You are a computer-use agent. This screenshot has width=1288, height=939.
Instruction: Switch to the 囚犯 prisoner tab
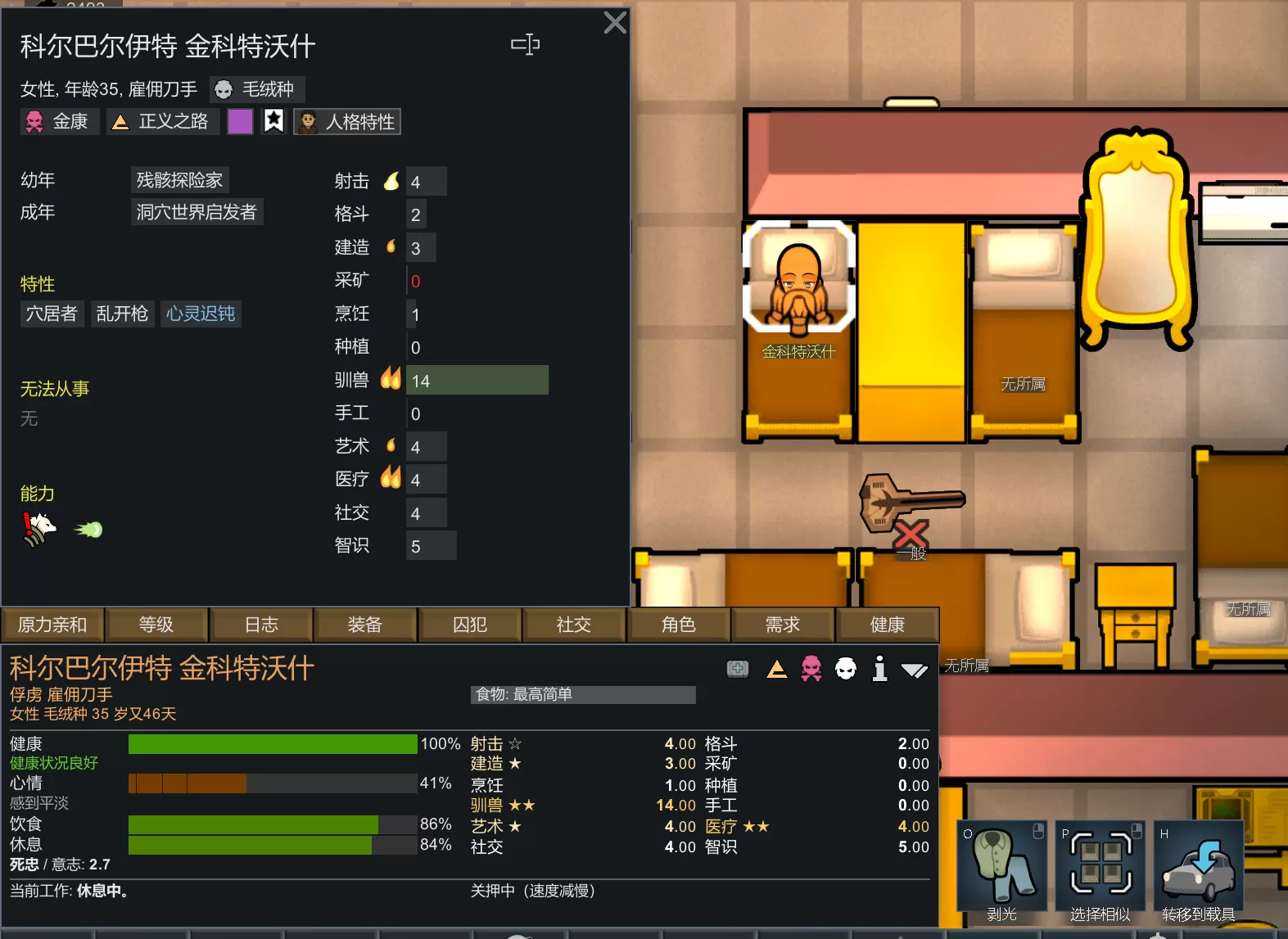coord(470,625)
